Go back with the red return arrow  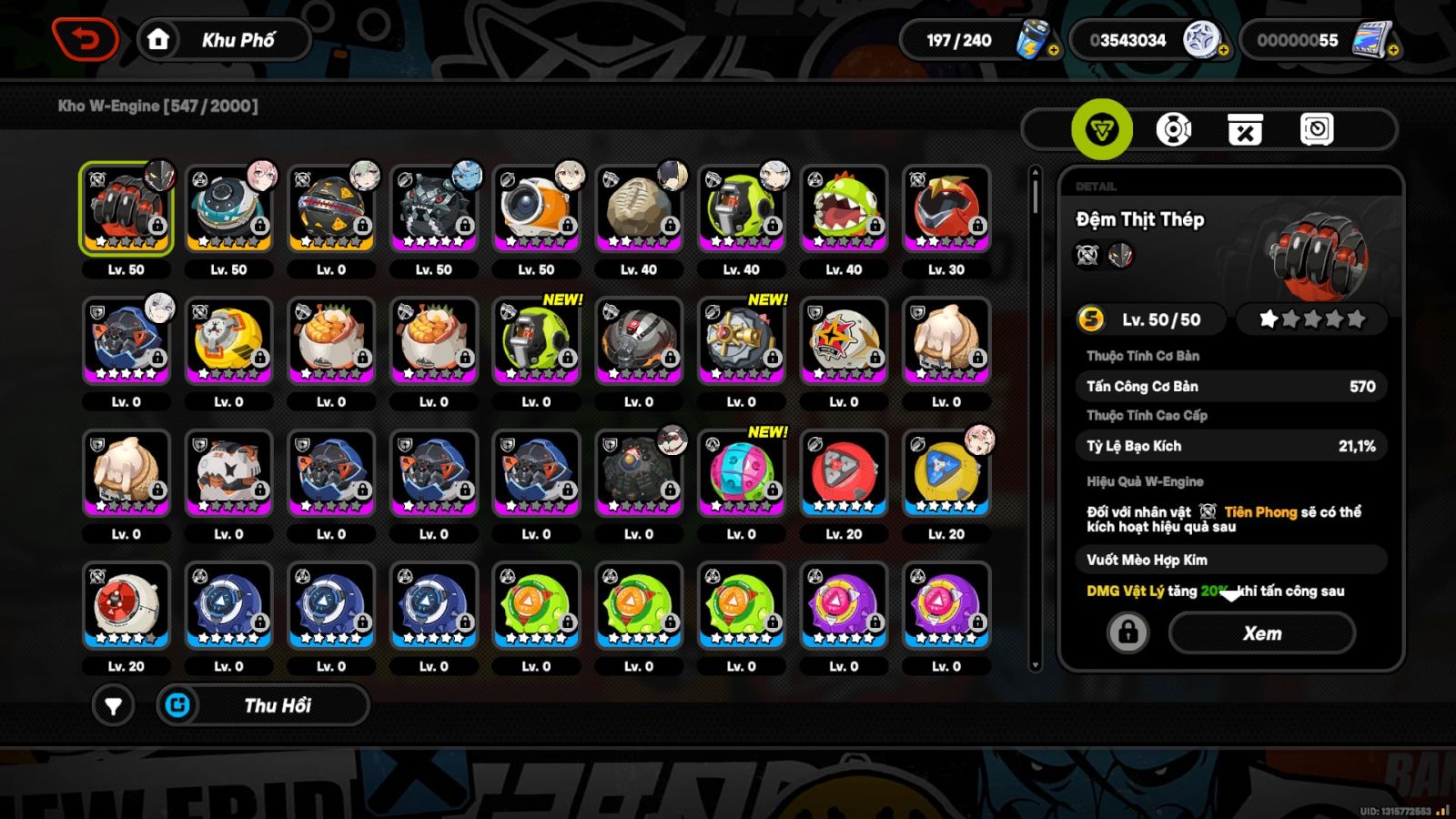[x=85, y=40]
